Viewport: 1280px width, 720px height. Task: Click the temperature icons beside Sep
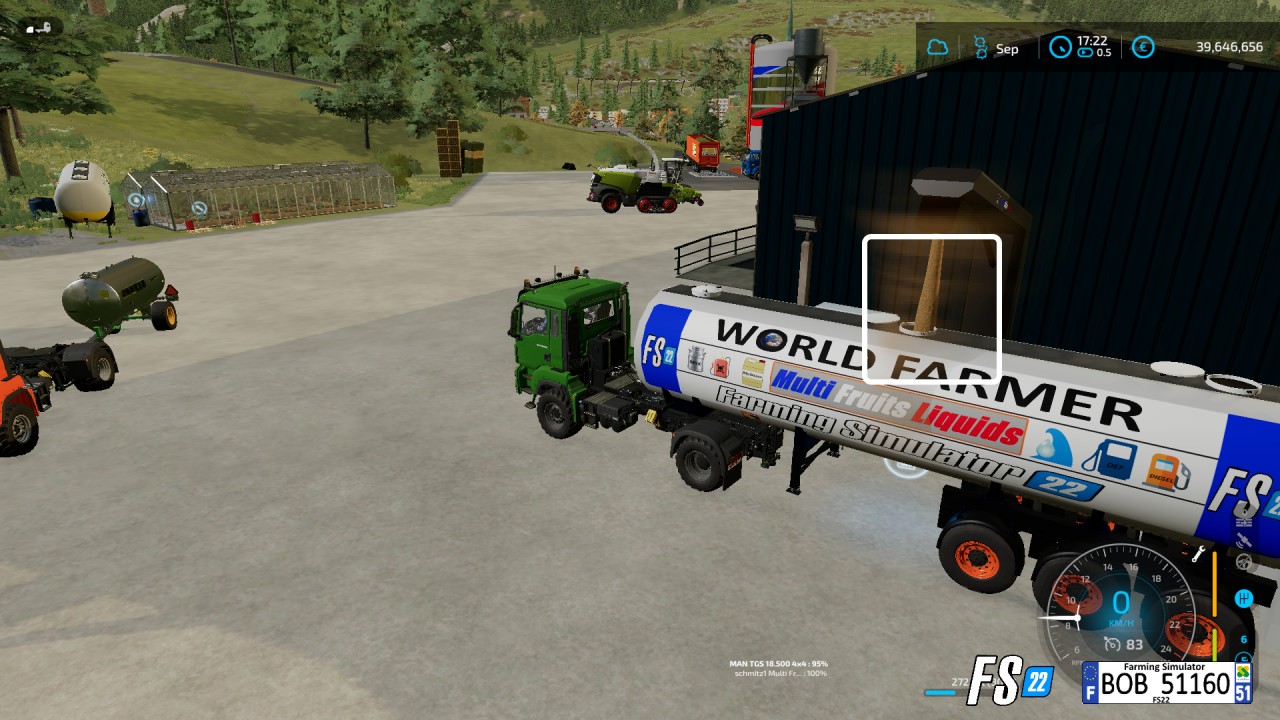[979, 45]
